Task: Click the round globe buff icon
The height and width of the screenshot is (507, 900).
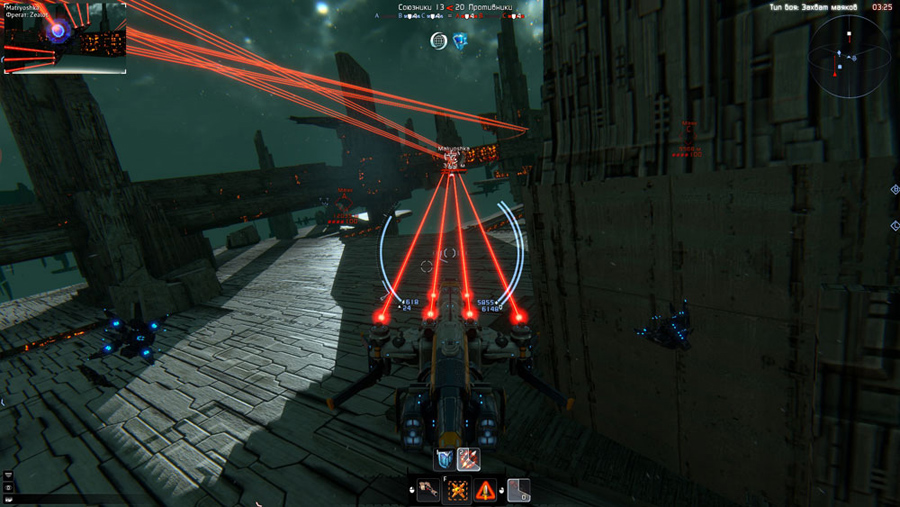Action: click(439, 40)
